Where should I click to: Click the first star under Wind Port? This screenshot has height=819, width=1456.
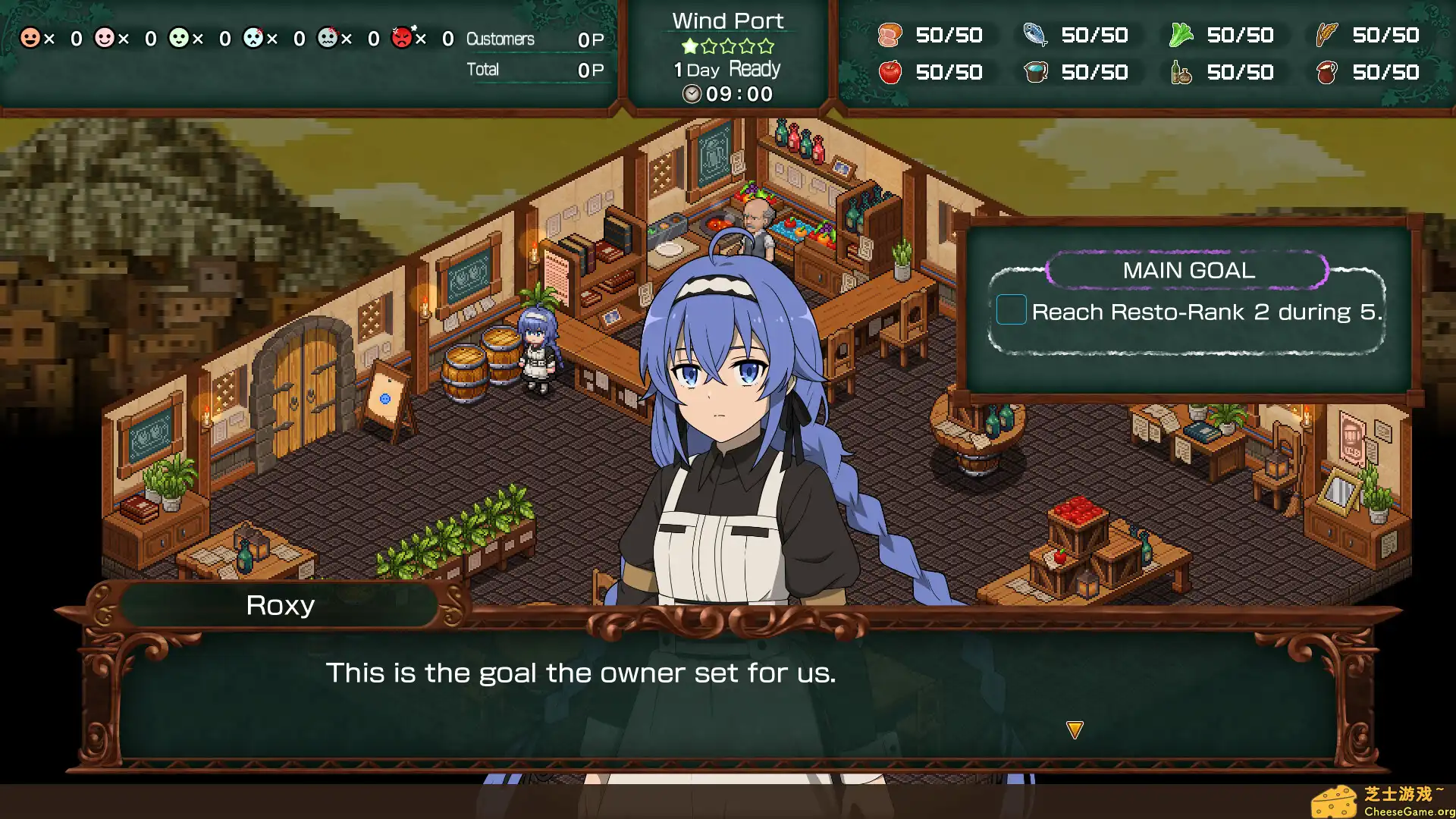(x=690, y=46)
